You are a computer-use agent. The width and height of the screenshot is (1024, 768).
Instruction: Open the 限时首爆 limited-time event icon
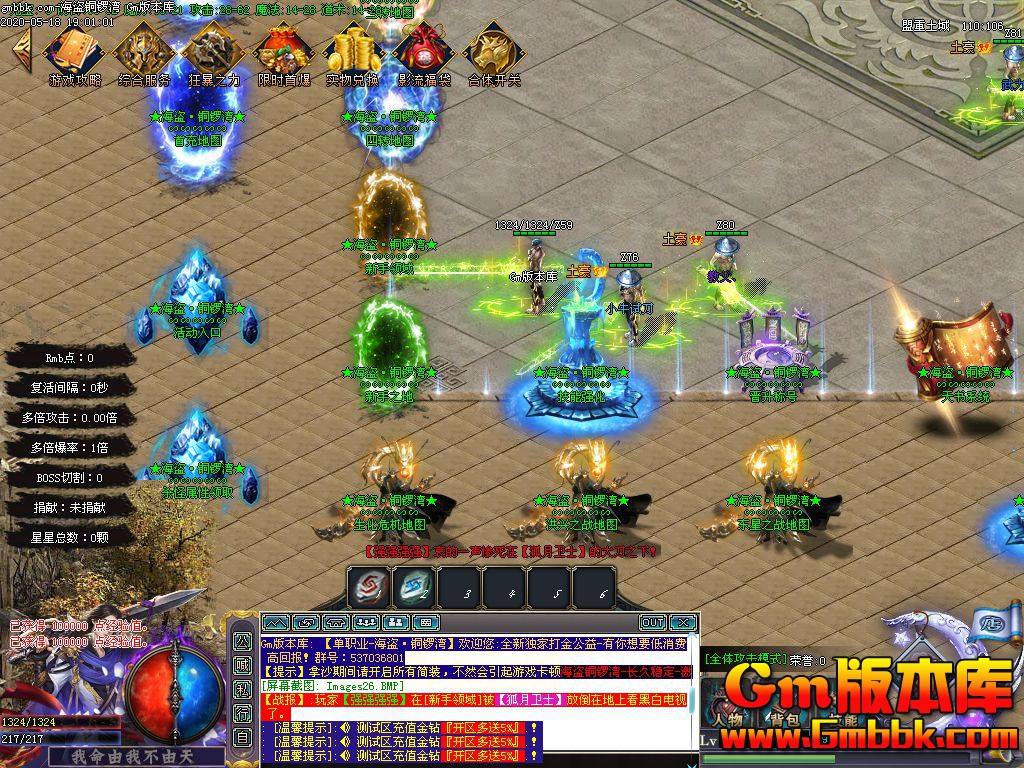click(x=283, y=50)
